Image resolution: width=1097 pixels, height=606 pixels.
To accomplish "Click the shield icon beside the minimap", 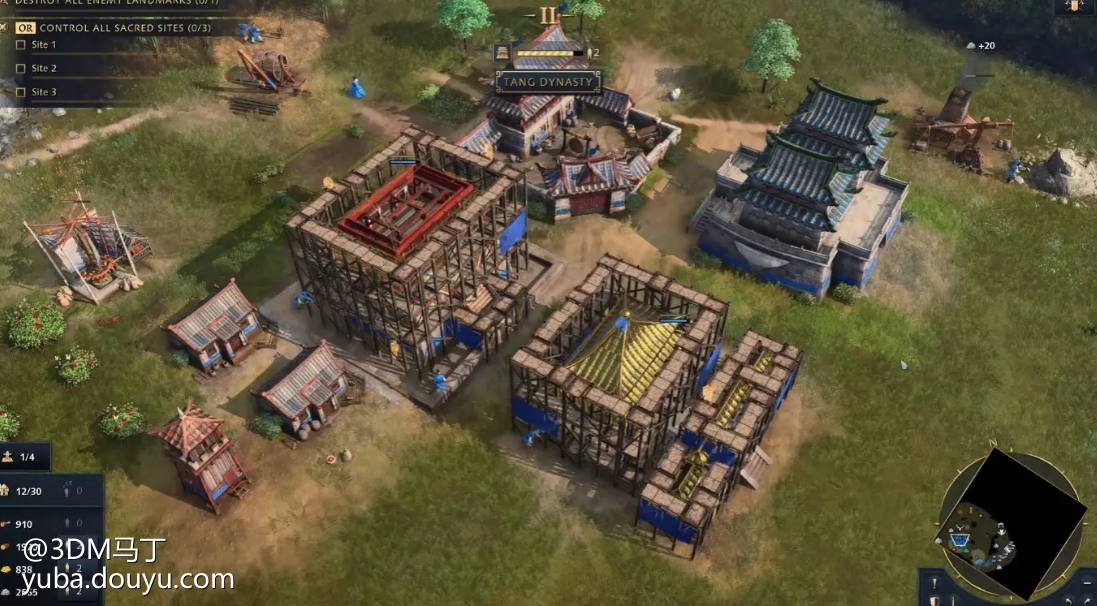I will click(x=933, y=600).
